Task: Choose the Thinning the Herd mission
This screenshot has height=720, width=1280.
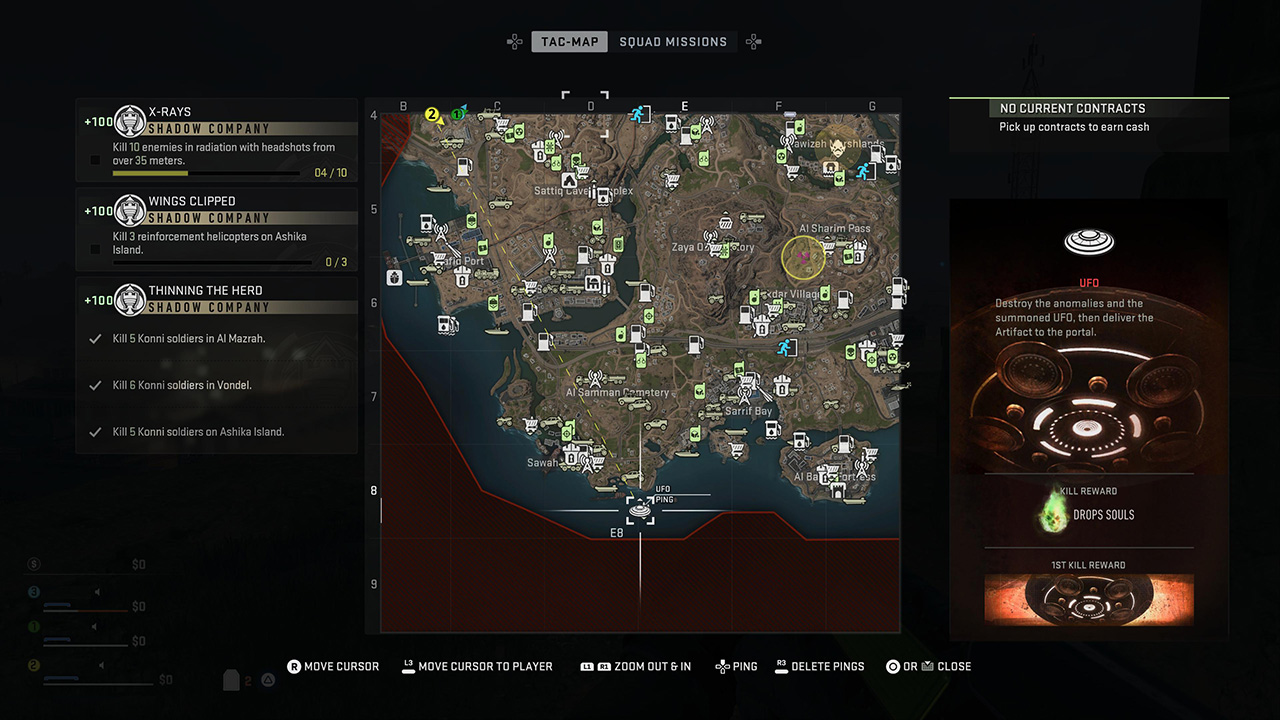Action: [217, 299]
